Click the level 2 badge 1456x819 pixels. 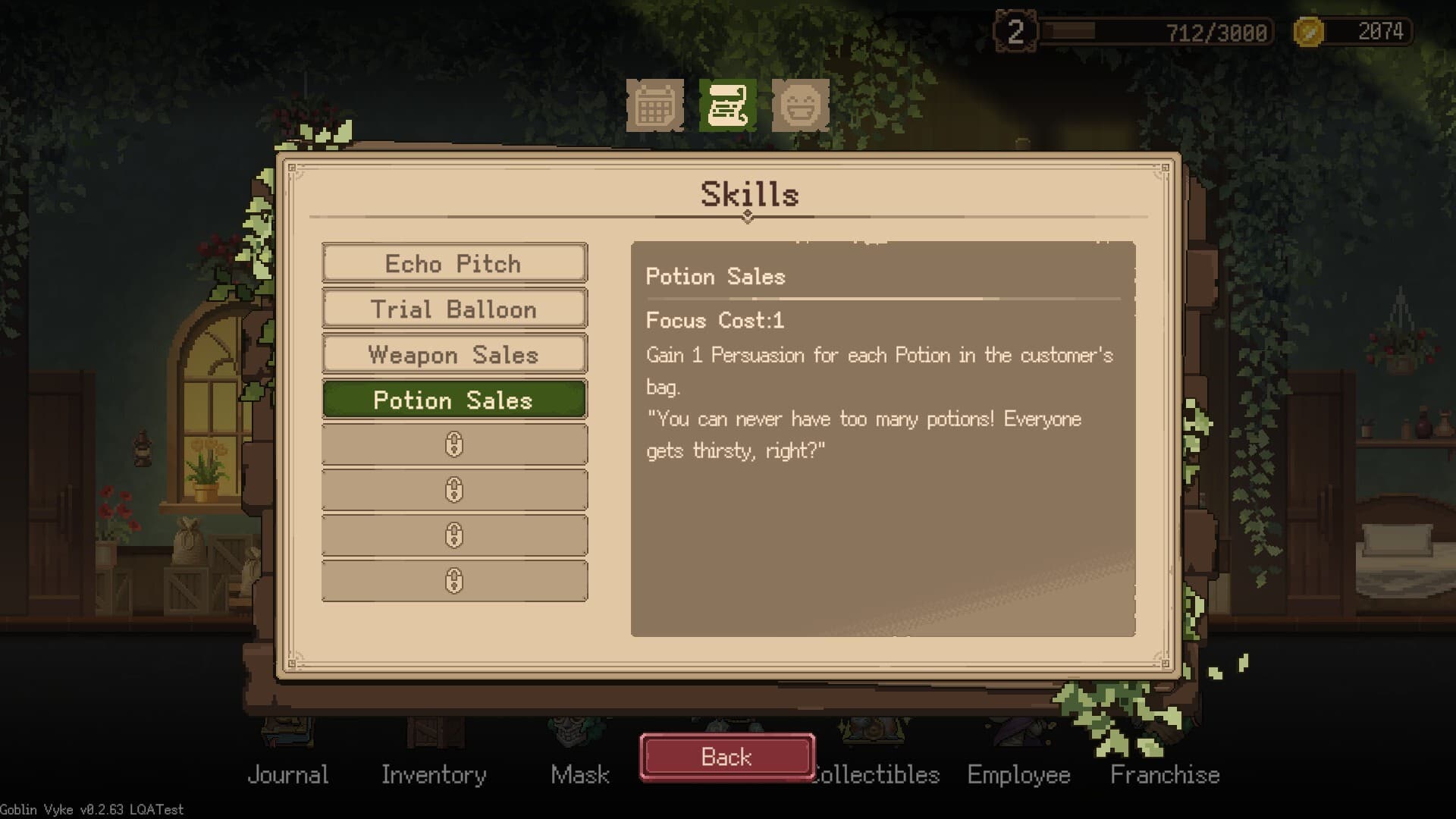pos(1017,32)
